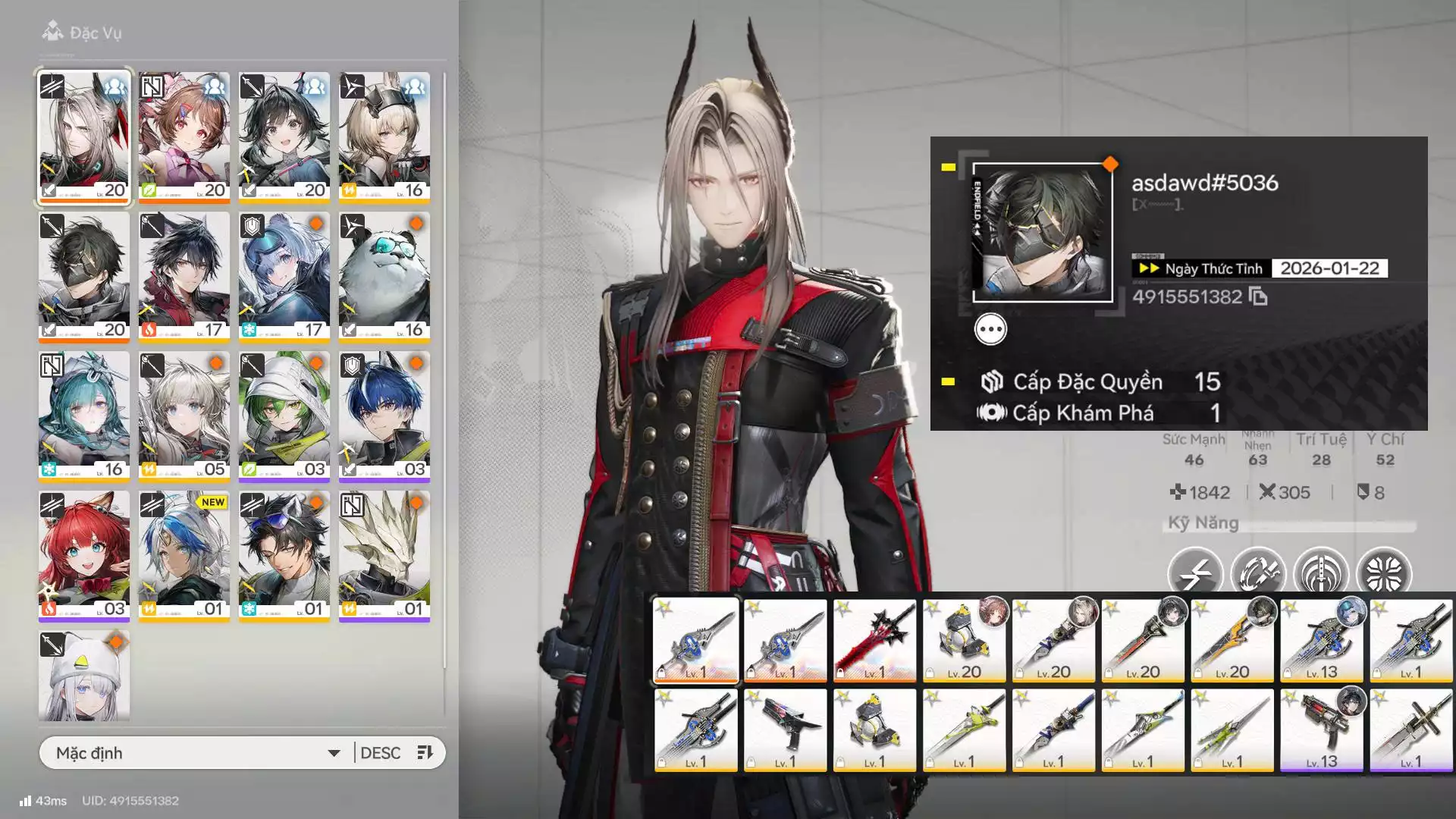Choose the white-hat operator card at the bottom
Image resolution: width=1456 pixels, height=819 pixels.
[x=84, y=675]
